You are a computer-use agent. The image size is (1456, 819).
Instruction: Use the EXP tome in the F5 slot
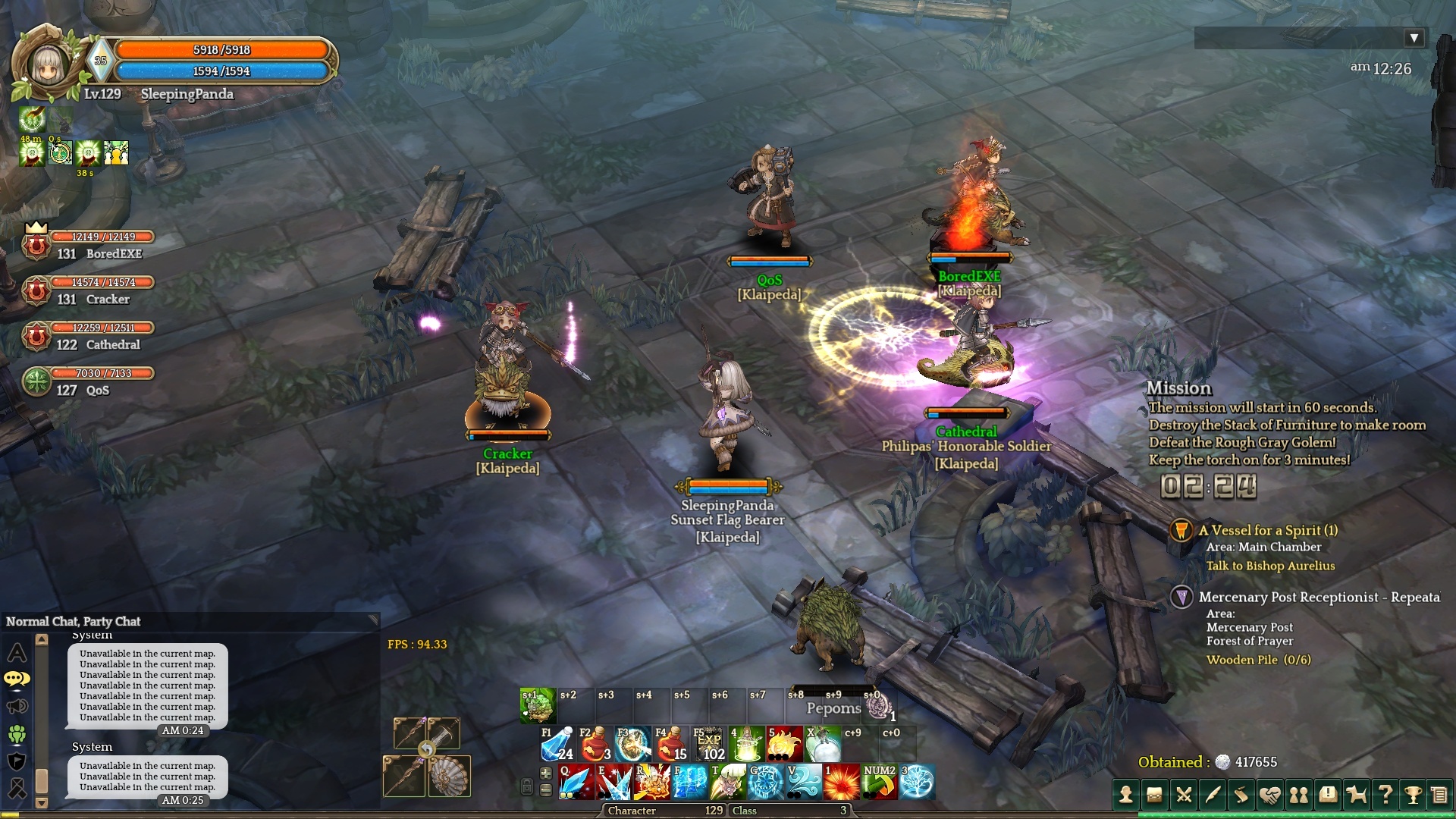(x=708, y=744)
